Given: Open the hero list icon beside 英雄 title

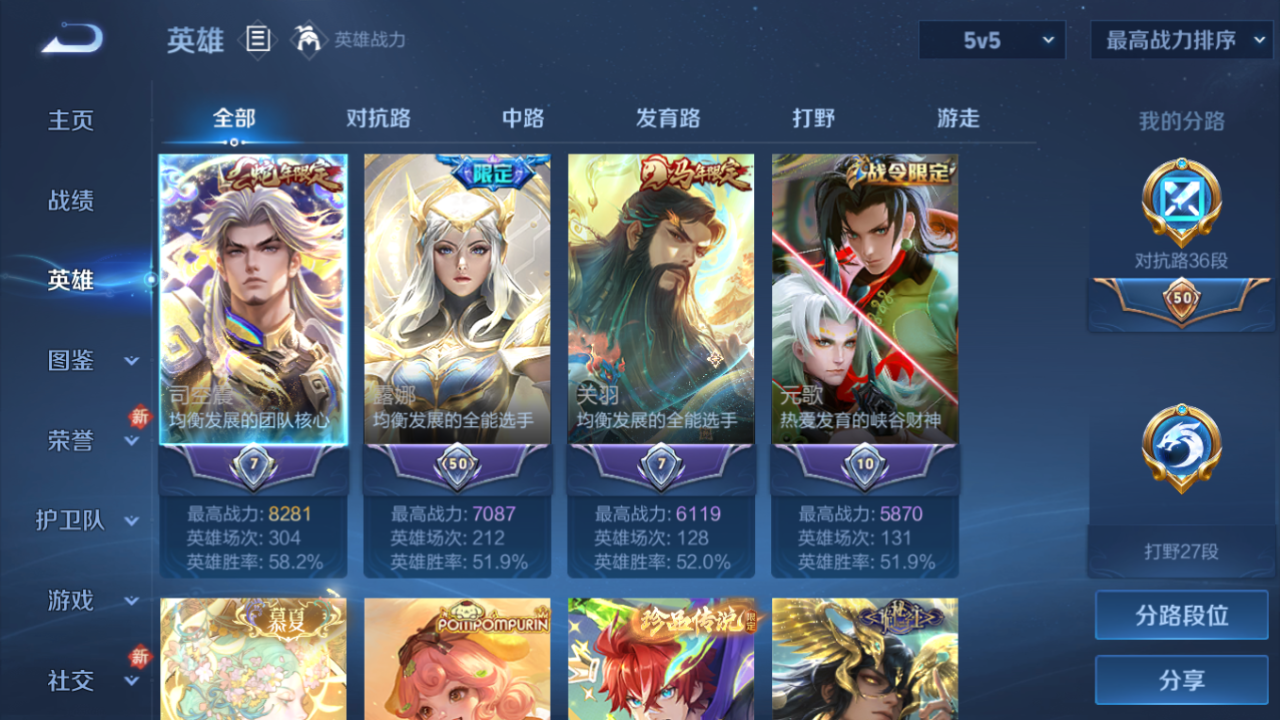Looking at the screenshot, I should [x=256, y=37].
